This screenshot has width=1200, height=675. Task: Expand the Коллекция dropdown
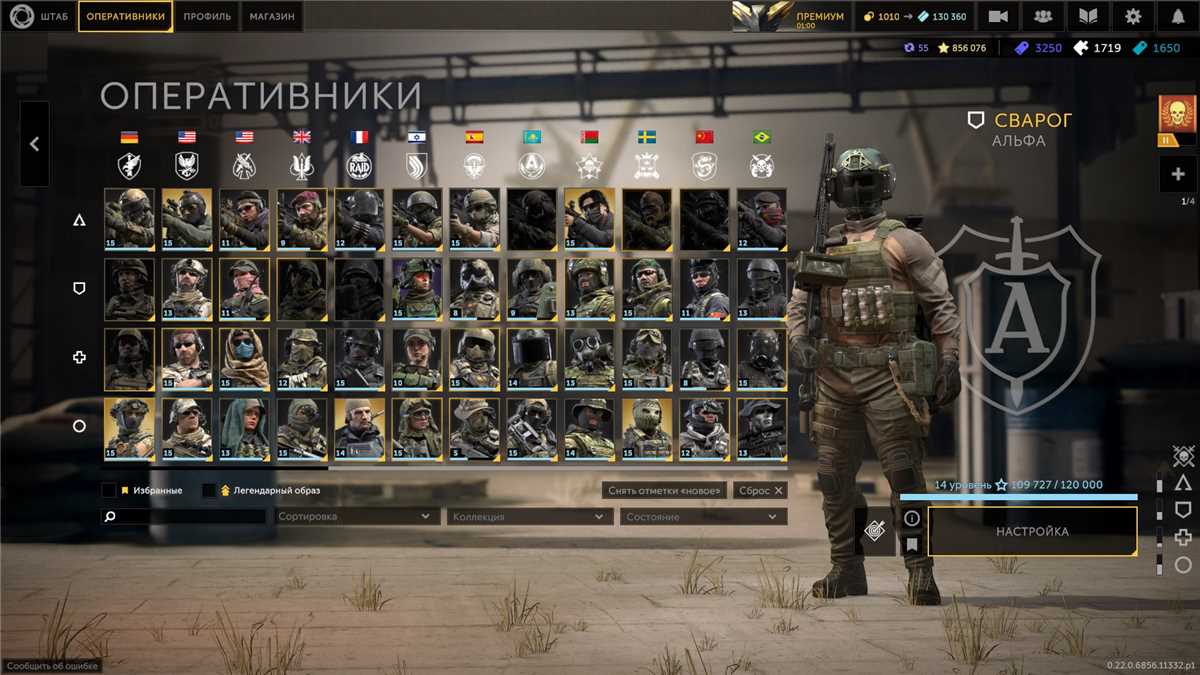click(x=530, y=517)
